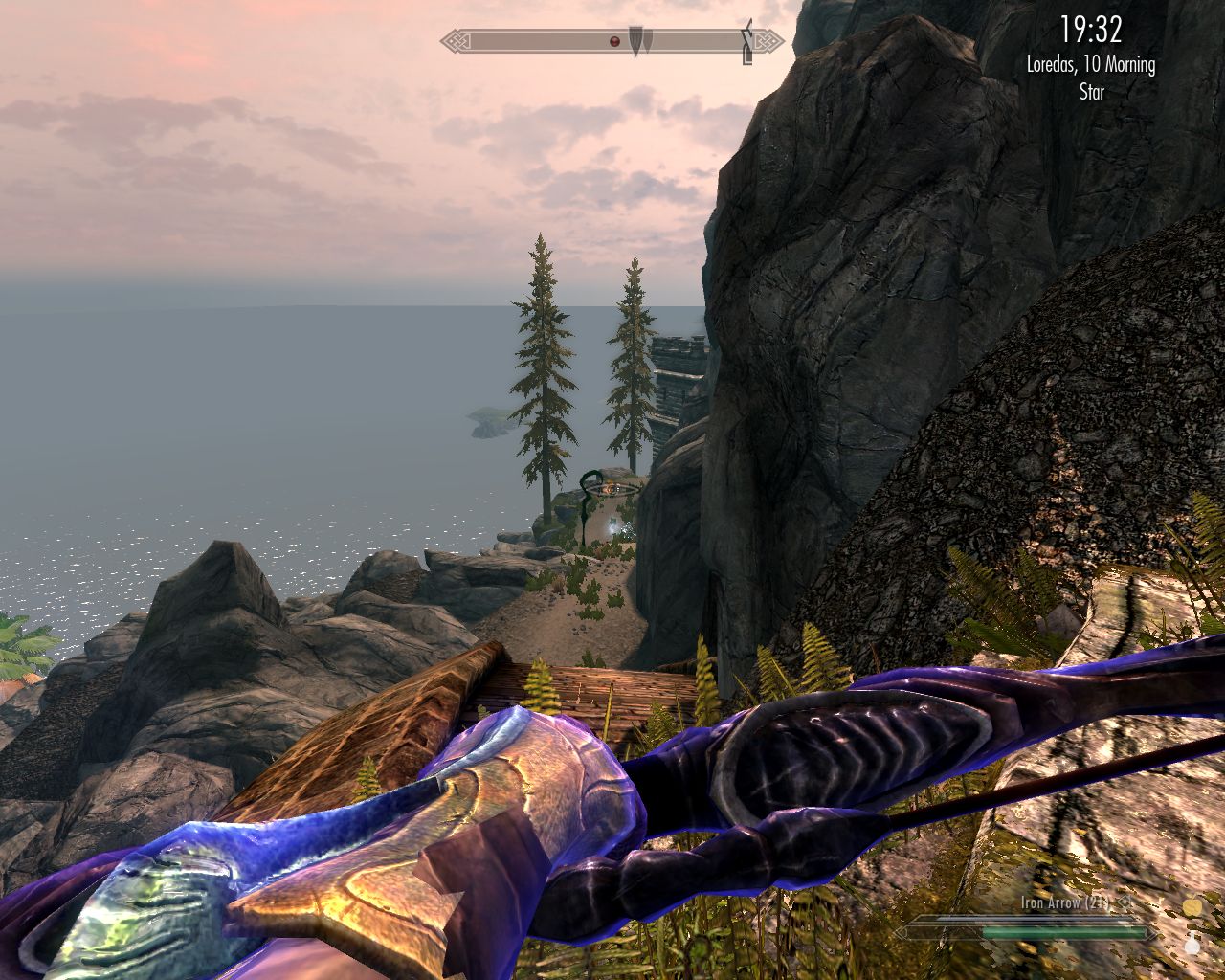Click the white potion flask status icon
This screenshot has width=1225, height=980.
1192,946
